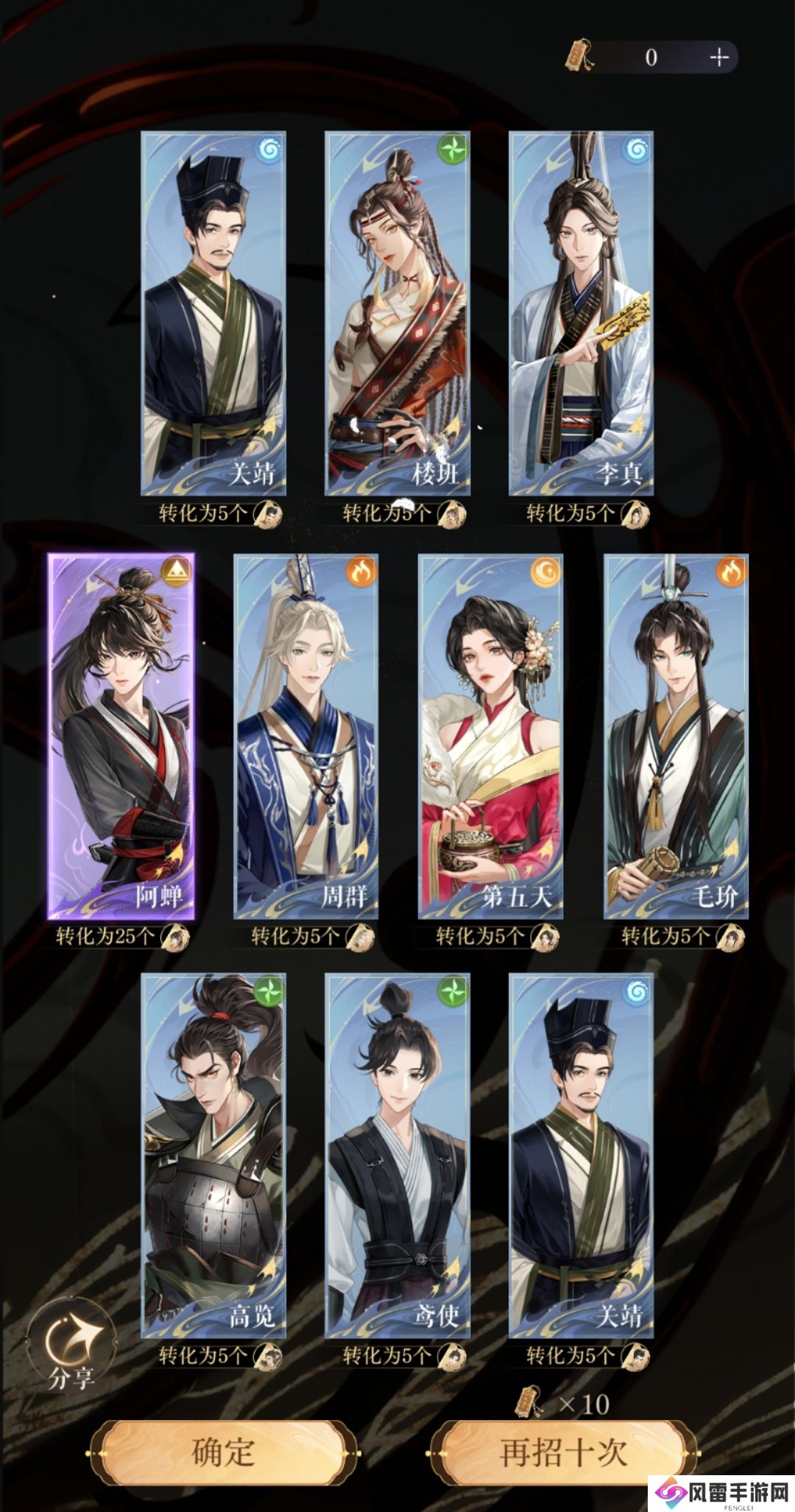
Task: View the 楼班 character card
Action: (397, 313)
